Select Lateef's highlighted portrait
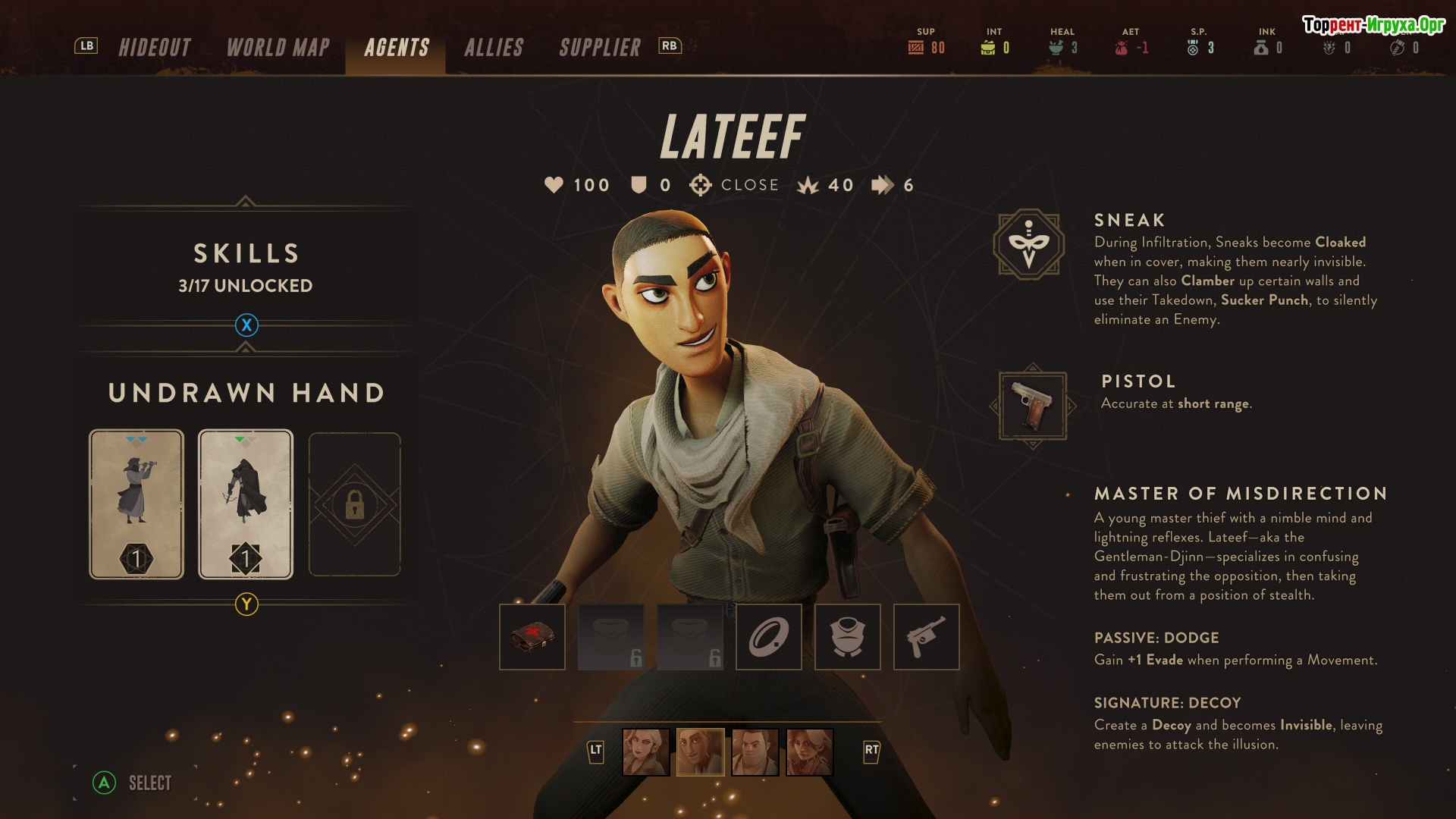Screen dimensions: 1456x819 coord(701,752)
